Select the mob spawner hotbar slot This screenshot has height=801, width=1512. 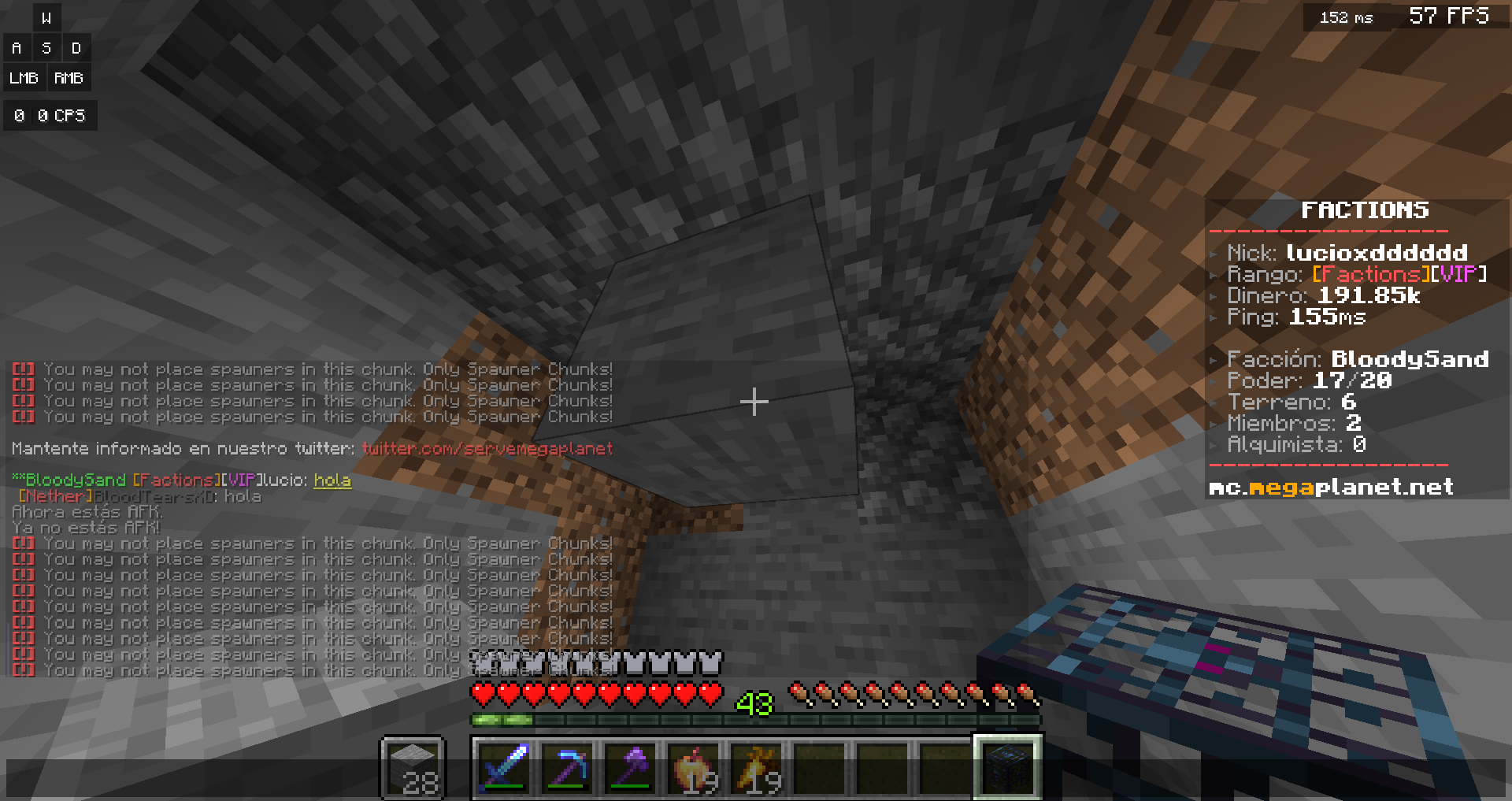1008,767
